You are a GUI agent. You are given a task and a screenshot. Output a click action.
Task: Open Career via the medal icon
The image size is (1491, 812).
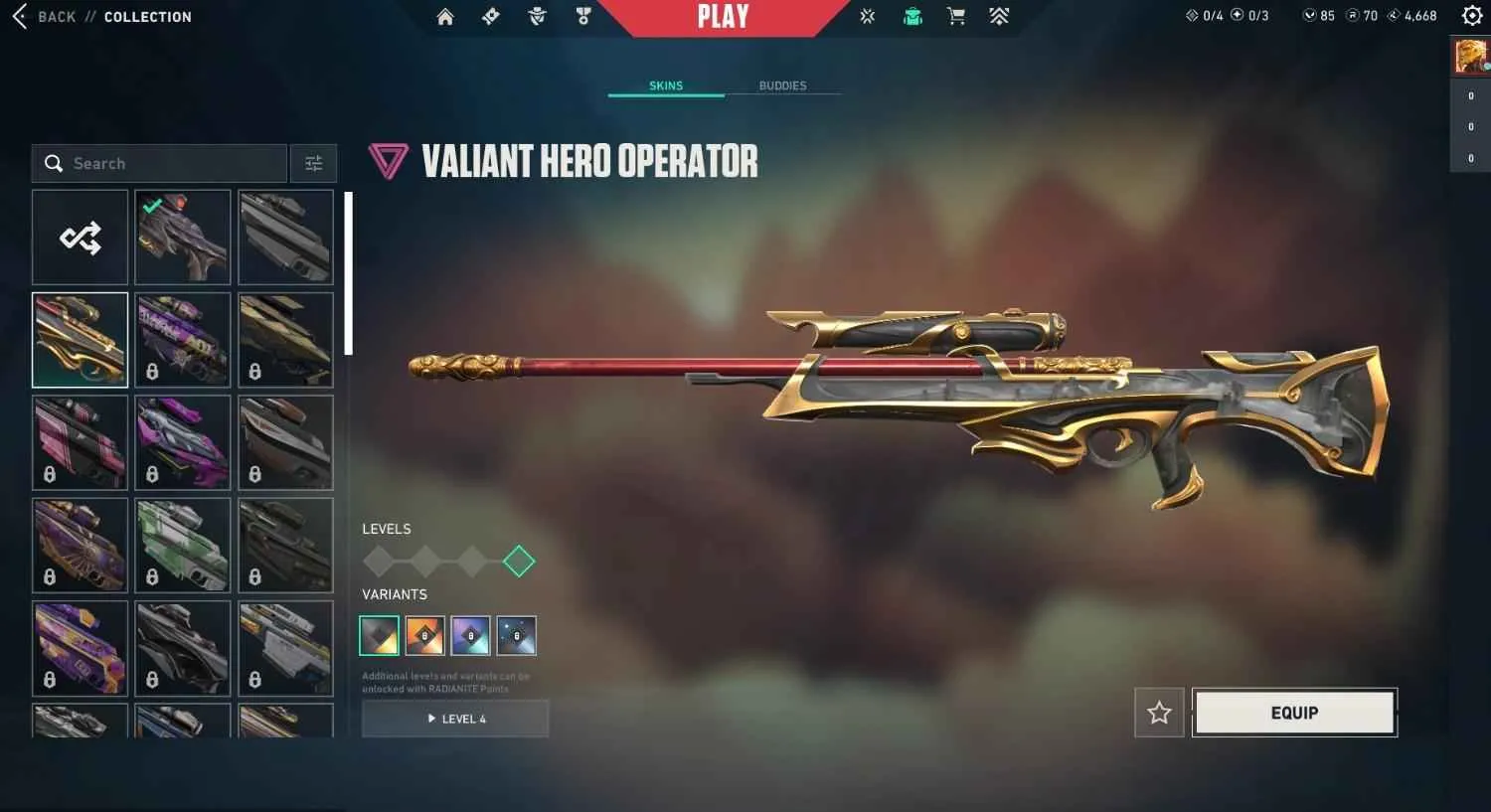pyautogui.click(x=583, y=16)
